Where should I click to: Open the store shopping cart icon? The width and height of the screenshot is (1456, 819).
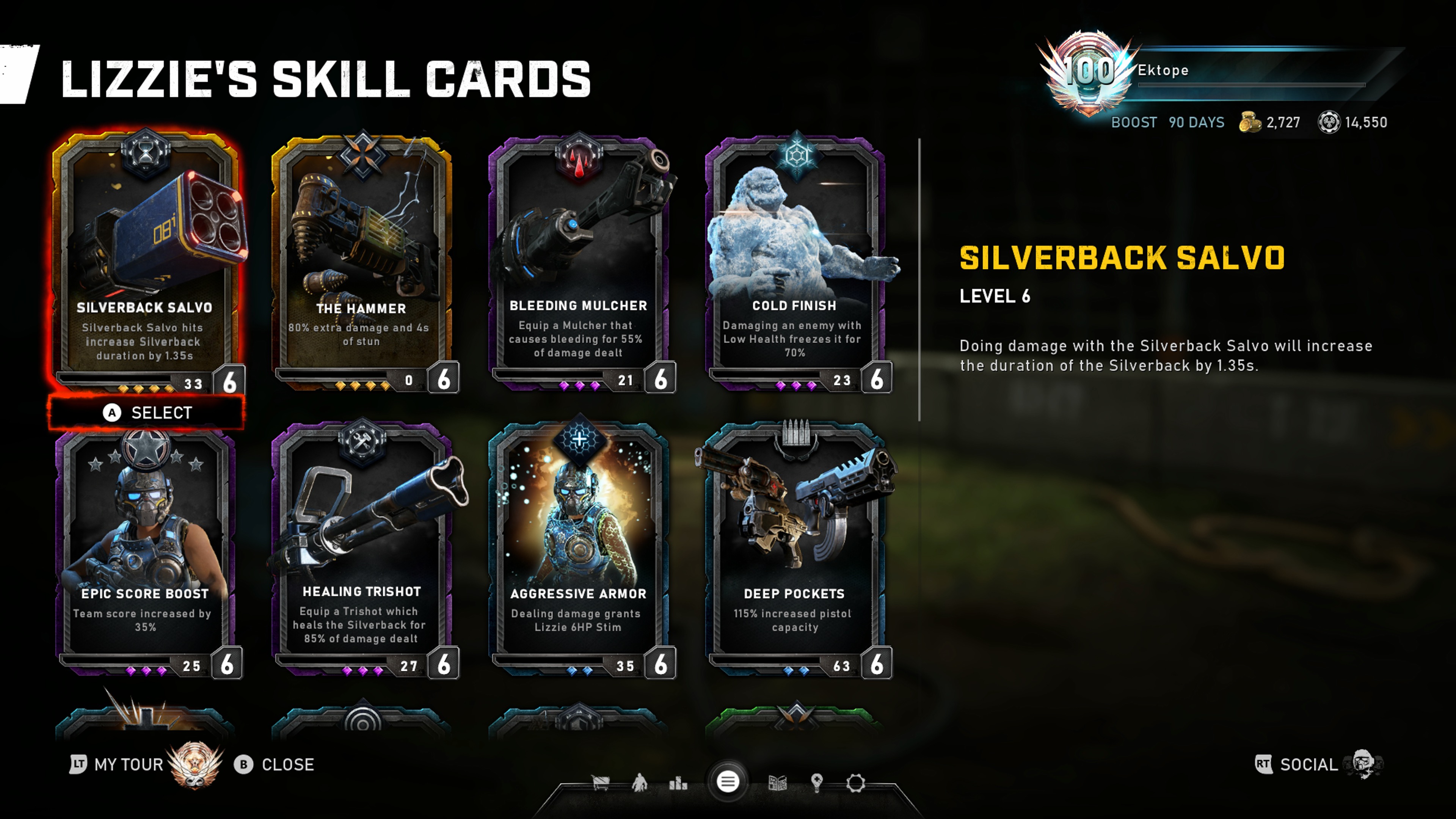pyautogui.click(x=600, y=783)
